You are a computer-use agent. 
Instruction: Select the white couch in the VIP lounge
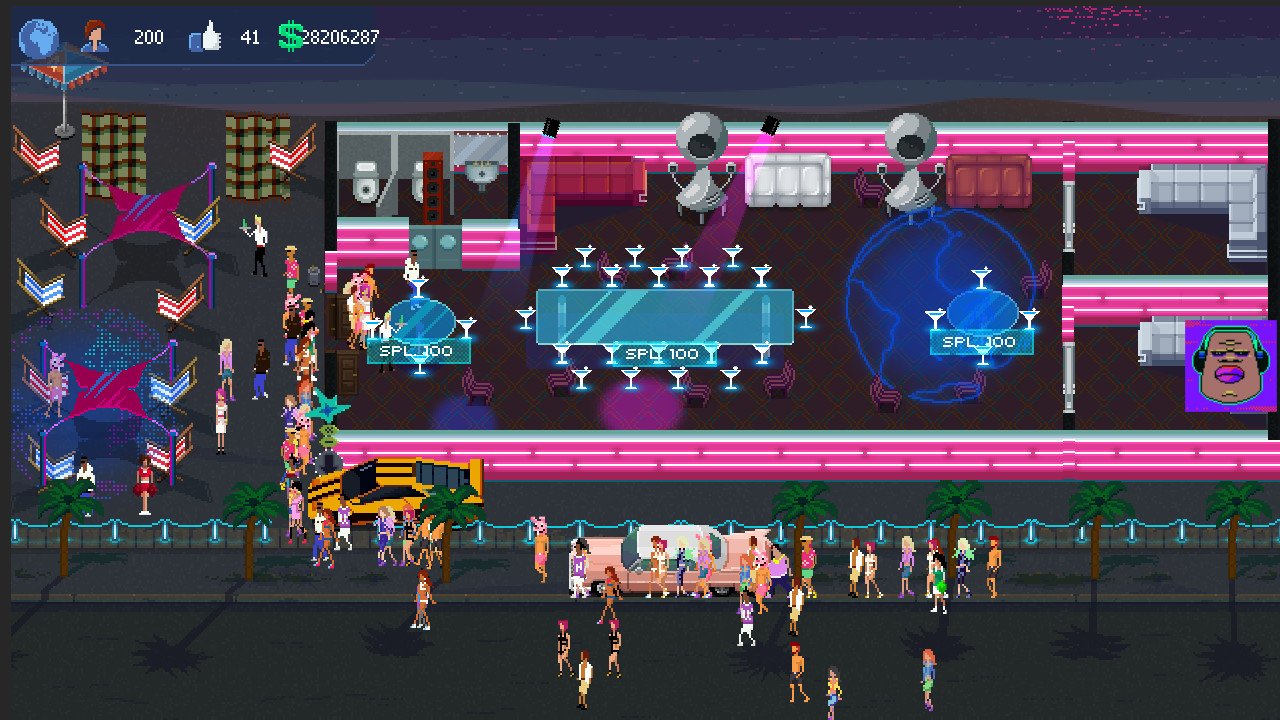[x=790, y=180]
